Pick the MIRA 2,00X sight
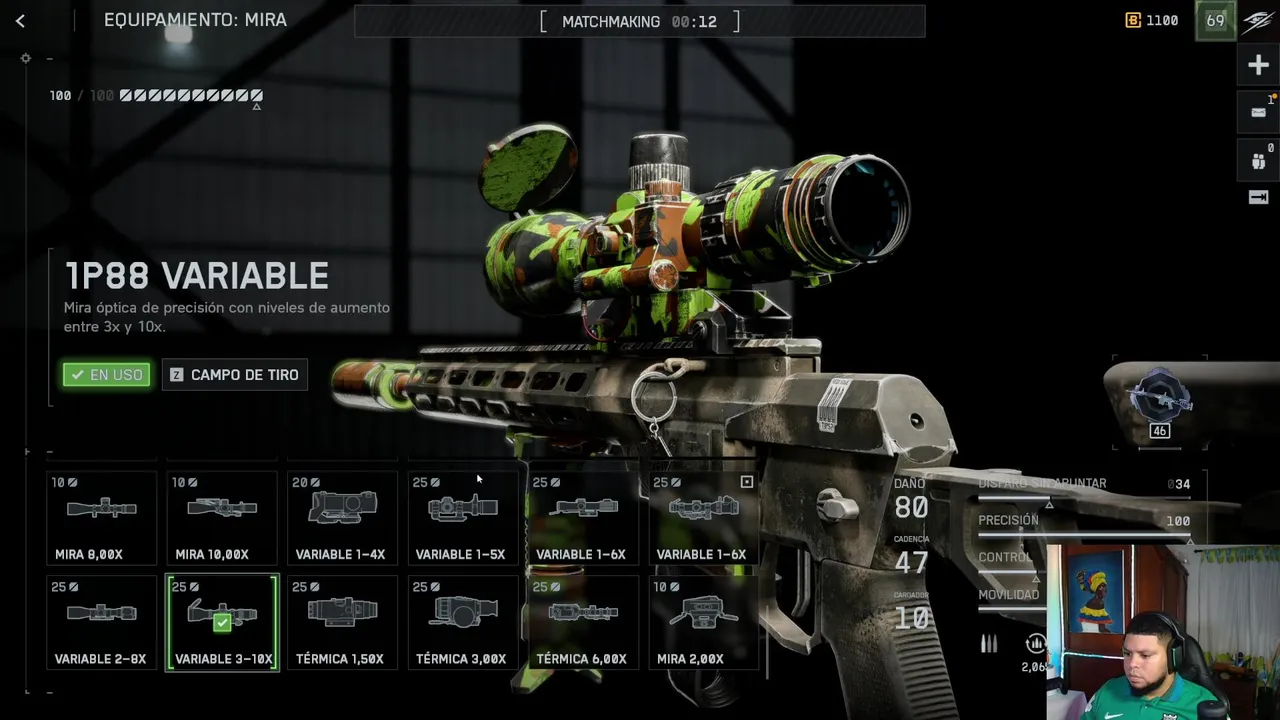The width and height of the screenshot is (1280, 720). coord(702,622)
